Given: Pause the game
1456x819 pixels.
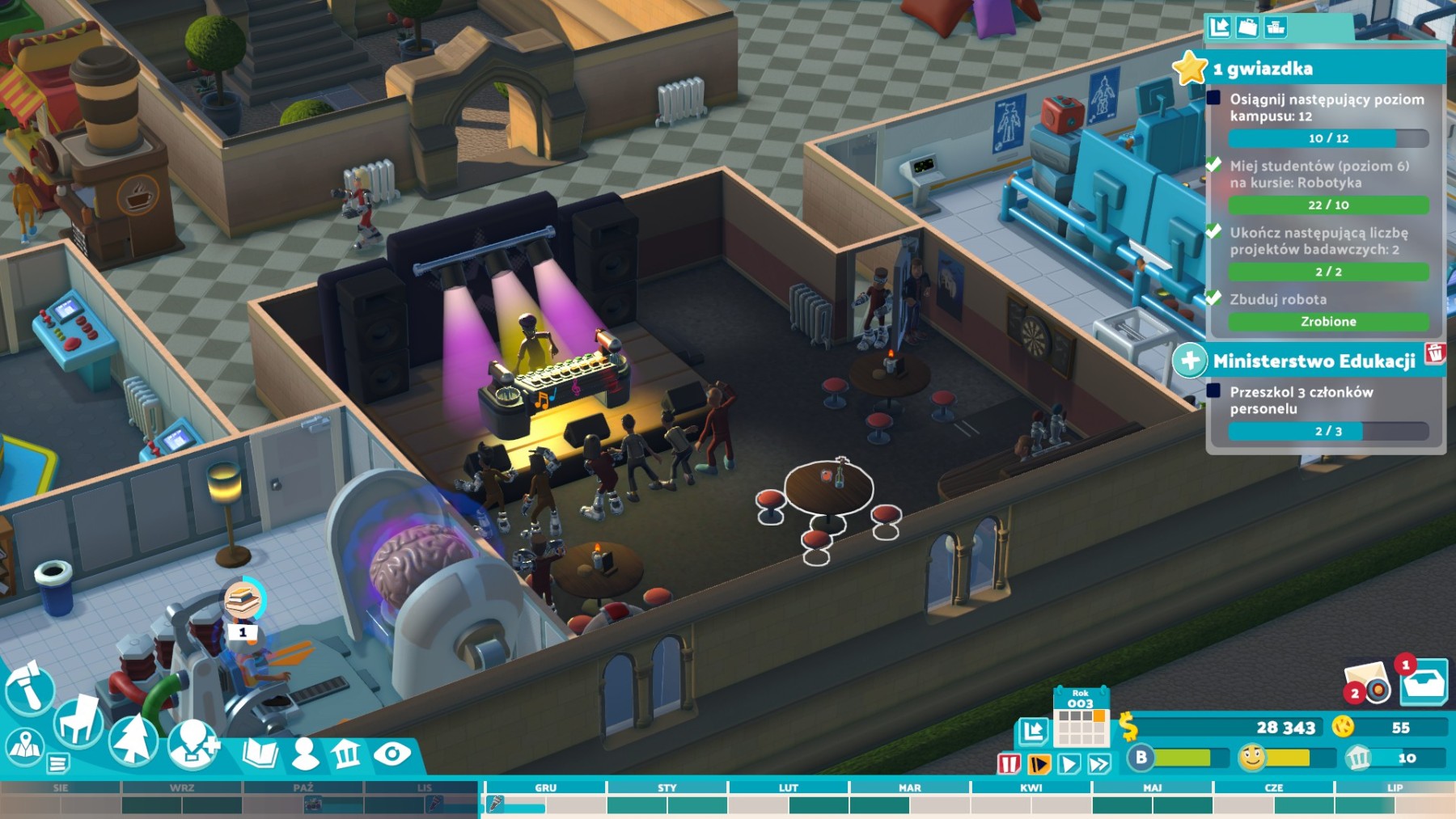Looking at the screenshot, I should point(1009,764).
